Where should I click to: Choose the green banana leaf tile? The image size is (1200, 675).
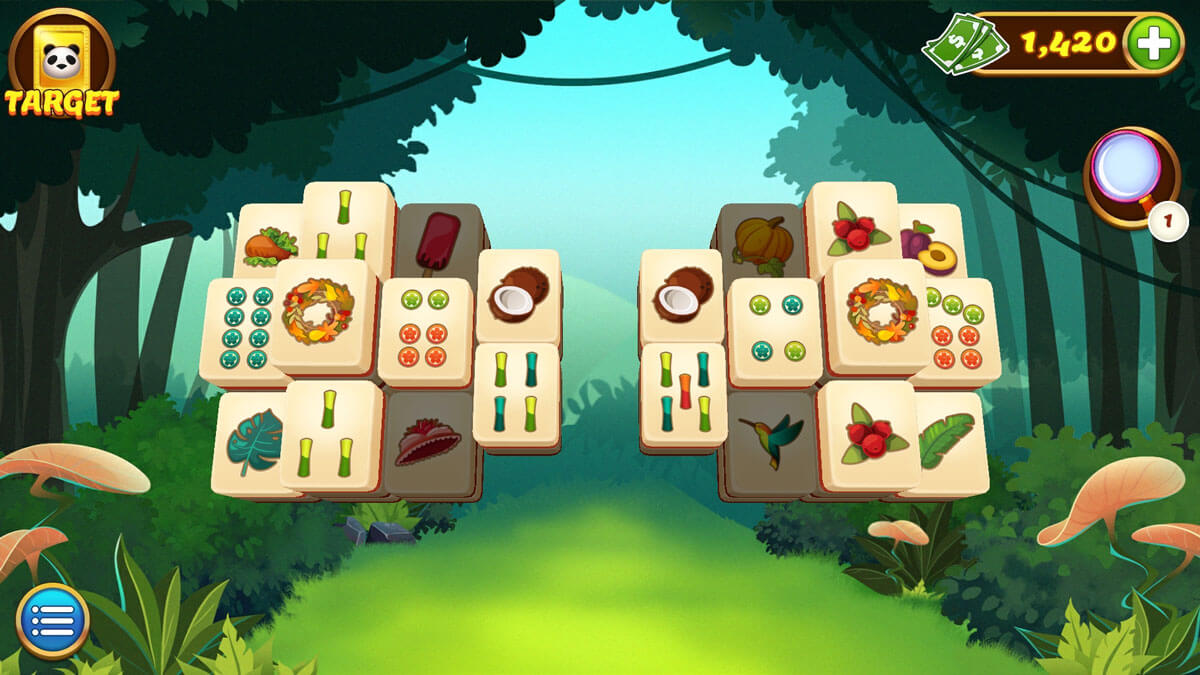coord(948,441)
